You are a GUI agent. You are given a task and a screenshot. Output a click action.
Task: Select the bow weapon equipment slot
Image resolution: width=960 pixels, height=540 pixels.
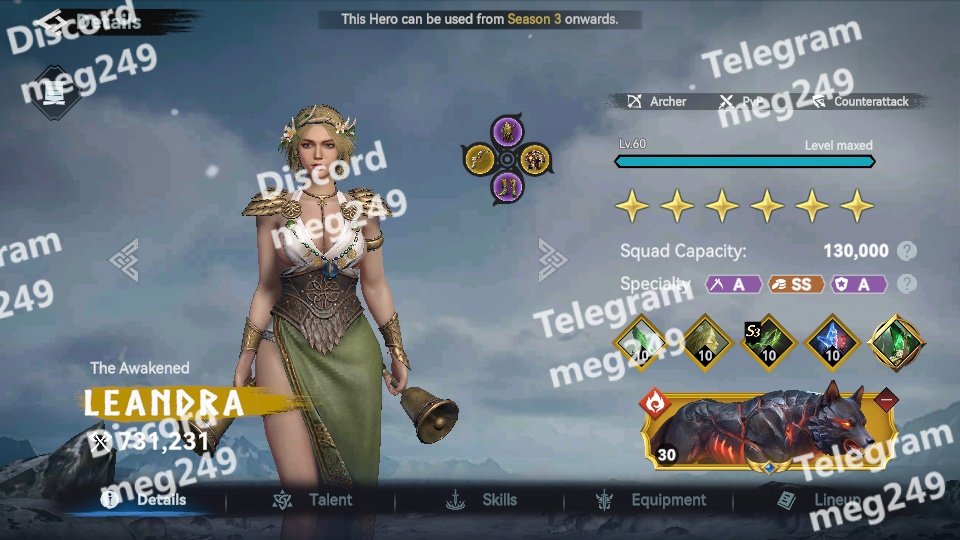478,159
